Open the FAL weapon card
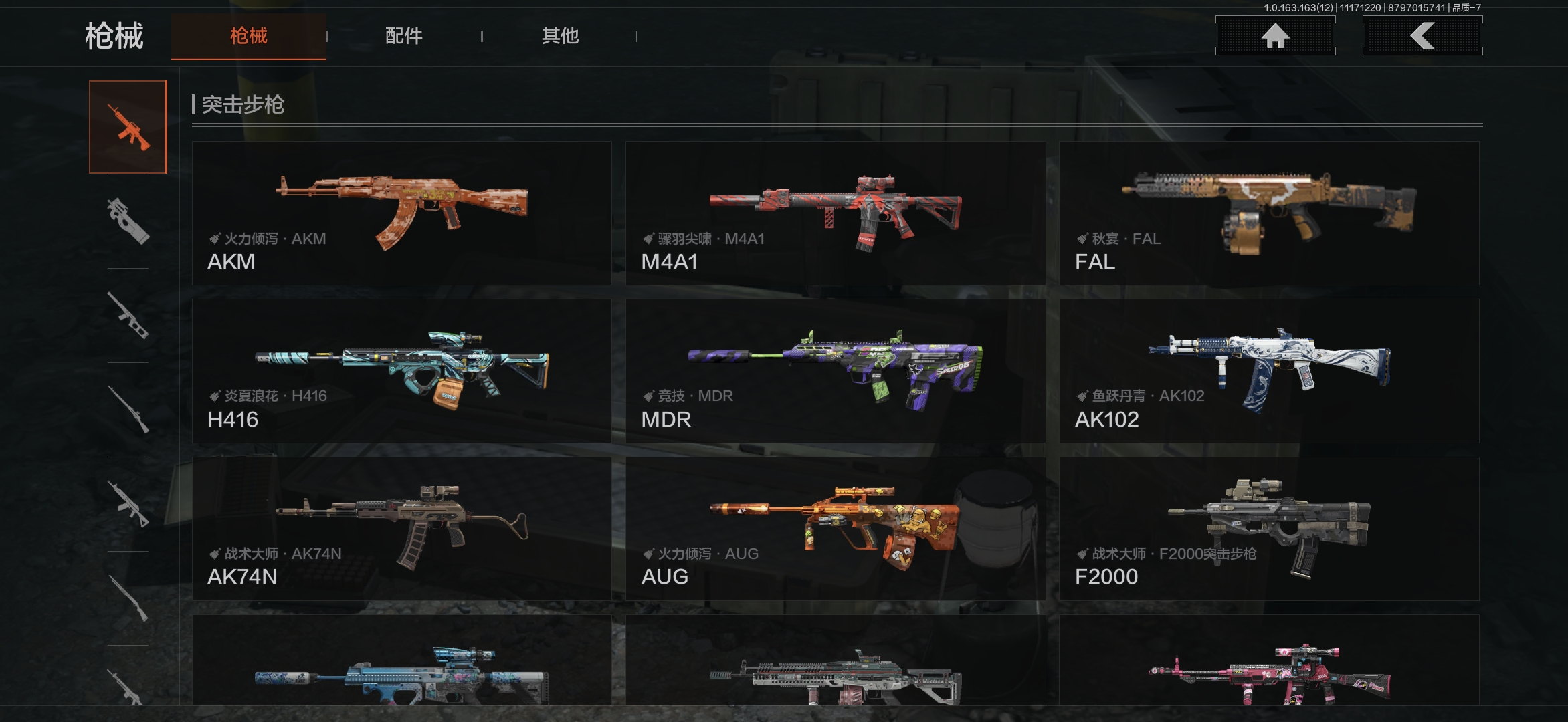The image size is (1568, 722). click(1269, 213)
